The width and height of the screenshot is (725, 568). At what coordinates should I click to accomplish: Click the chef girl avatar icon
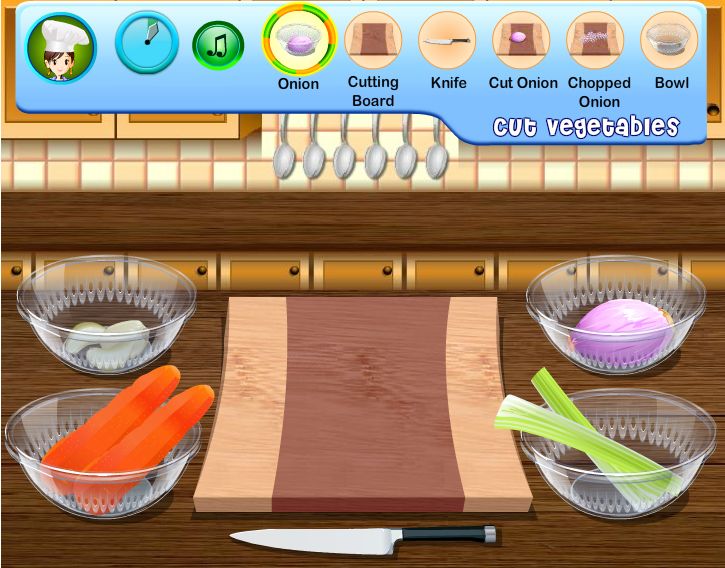61,47
